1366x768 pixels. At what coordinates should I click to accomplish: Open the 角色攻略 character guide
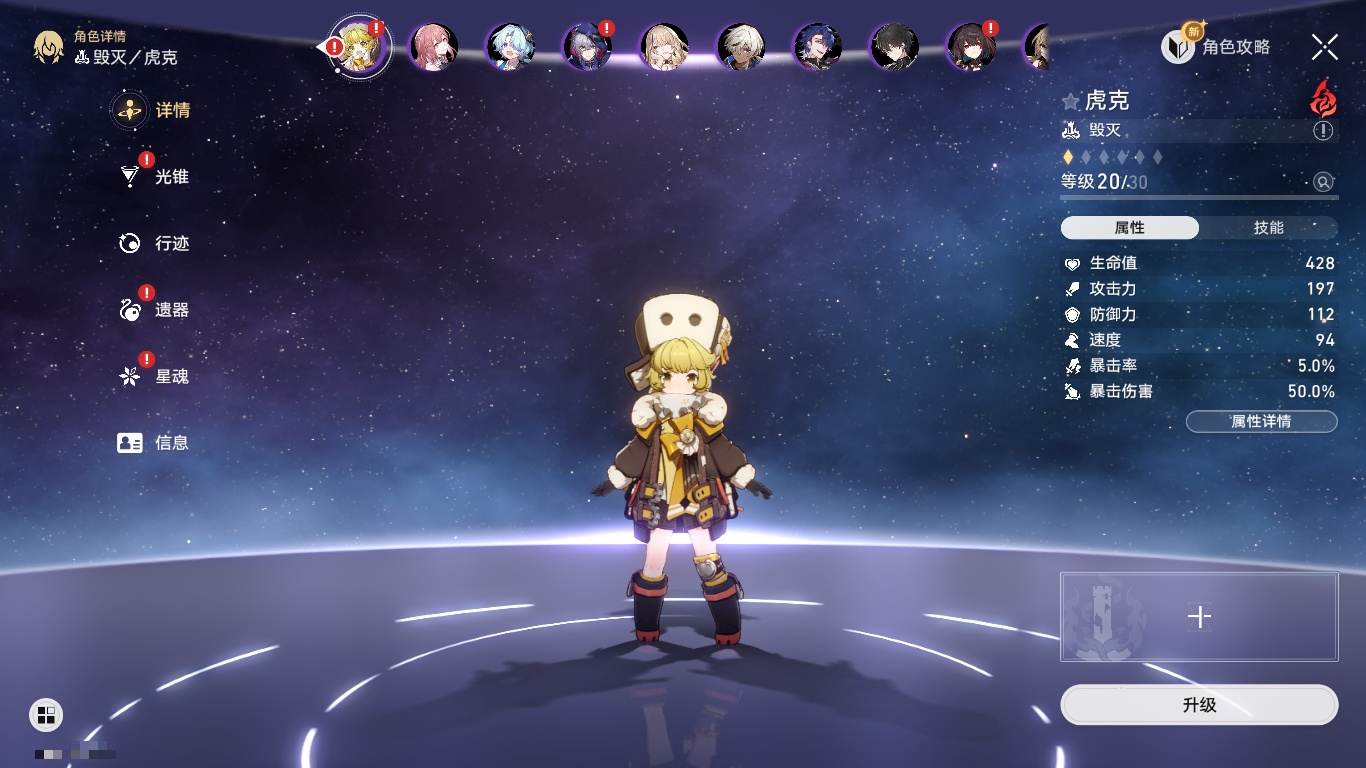coord(1217,47)
